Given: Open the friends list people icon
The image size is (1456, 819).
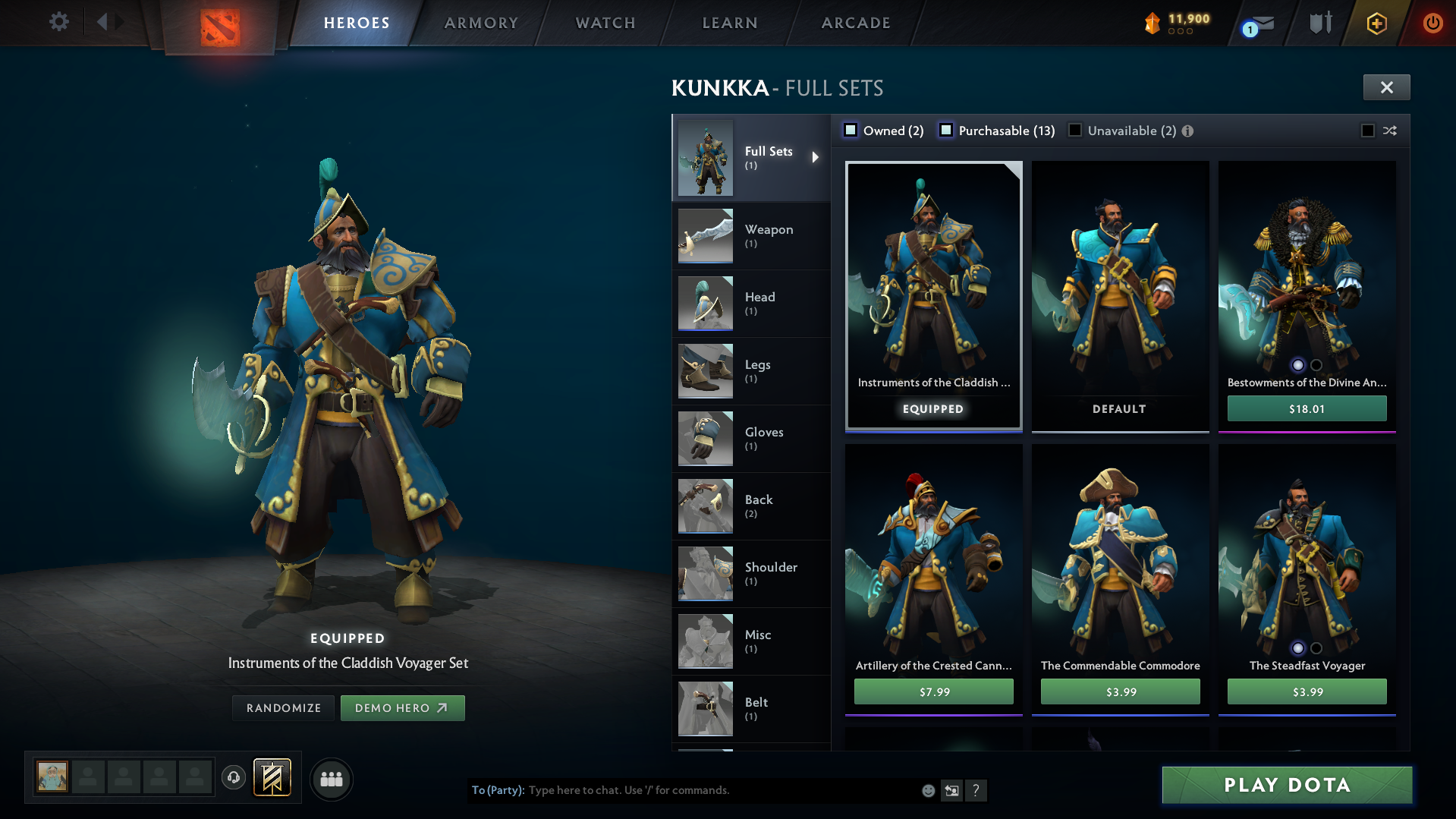Looking at the screenshot, I should coord(331,779).
